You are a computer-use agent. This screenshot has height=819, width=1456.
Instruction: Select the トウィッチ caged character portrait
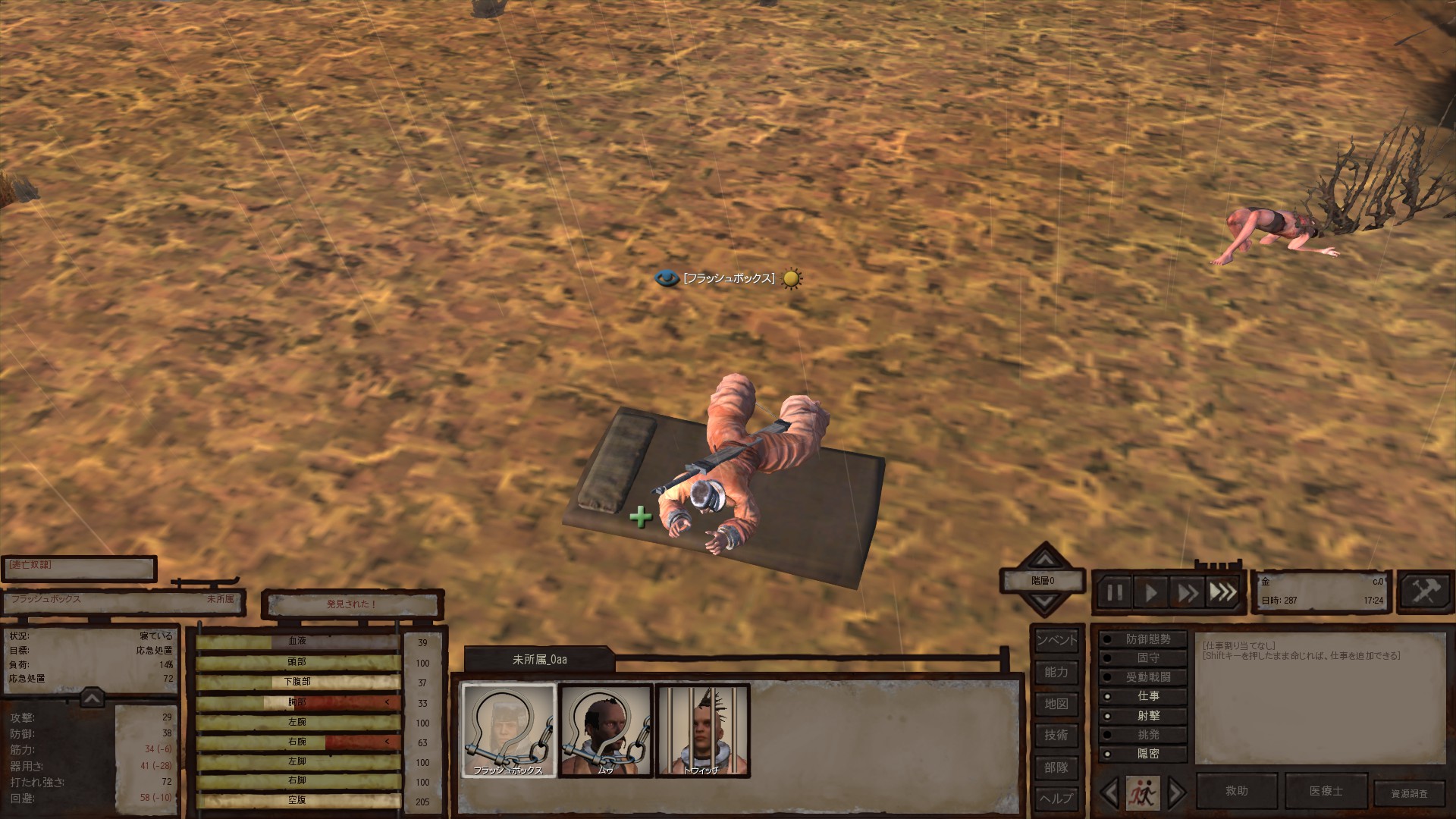[x=702, y=730]
